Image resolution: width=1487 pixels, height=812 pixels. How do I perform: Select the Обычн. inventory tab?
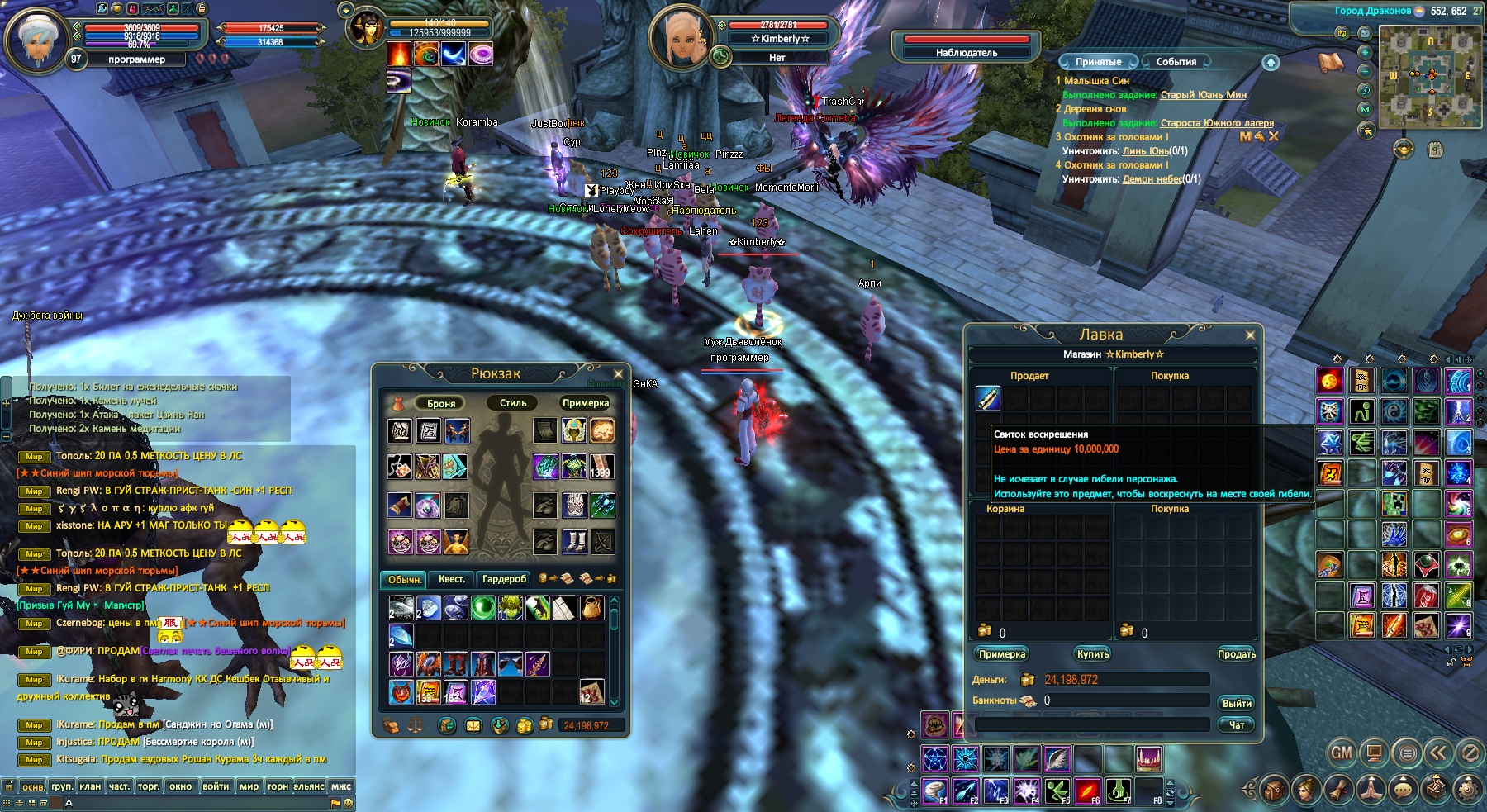405,579
